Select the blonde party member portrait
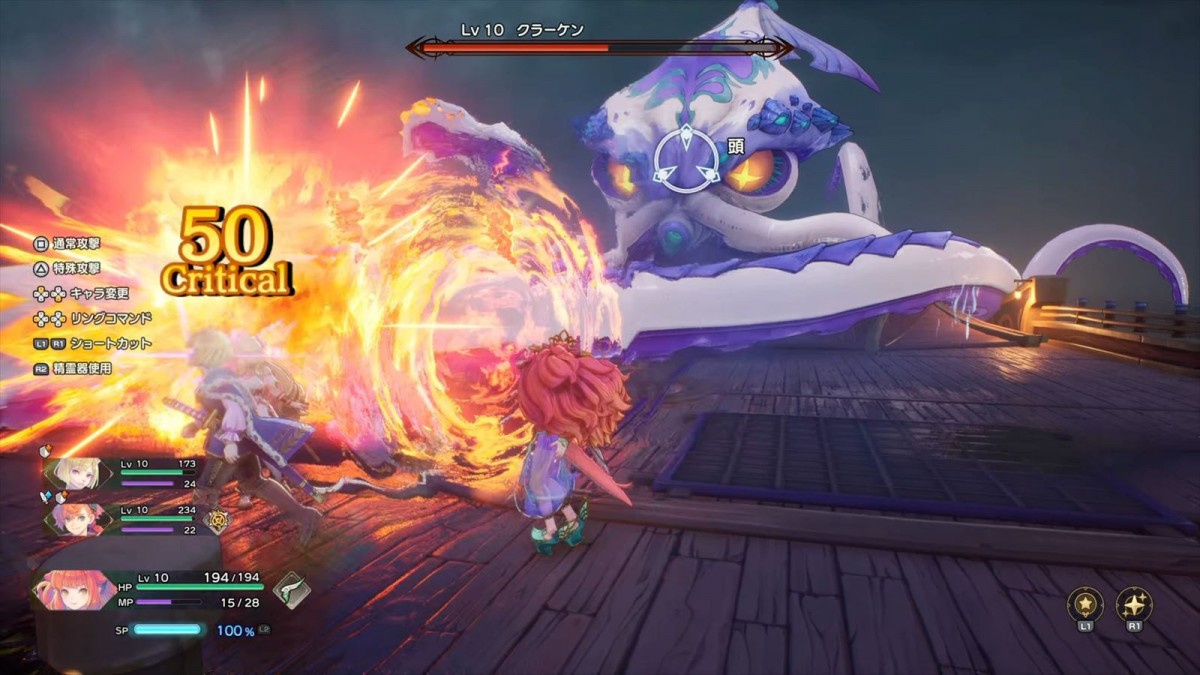The height and width of the screenshot is (675, 1200). click(77, 473)
